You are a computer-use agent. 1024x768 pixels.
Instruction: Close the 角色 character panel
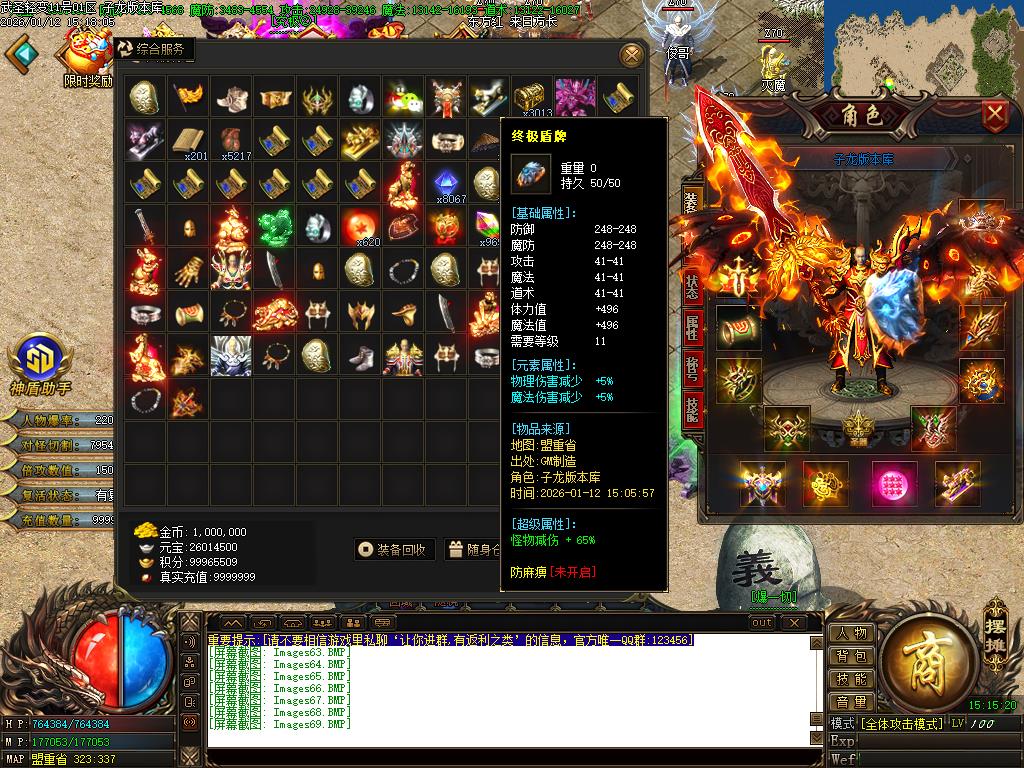coord(994,115)
